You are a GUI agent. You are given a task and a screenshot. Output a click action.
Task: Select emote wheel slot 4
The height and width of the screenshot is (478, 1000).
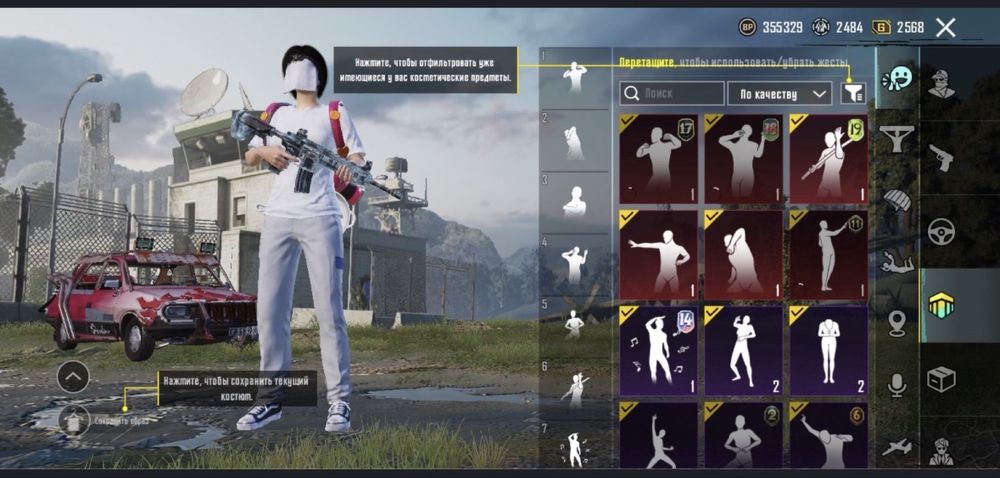574,262
